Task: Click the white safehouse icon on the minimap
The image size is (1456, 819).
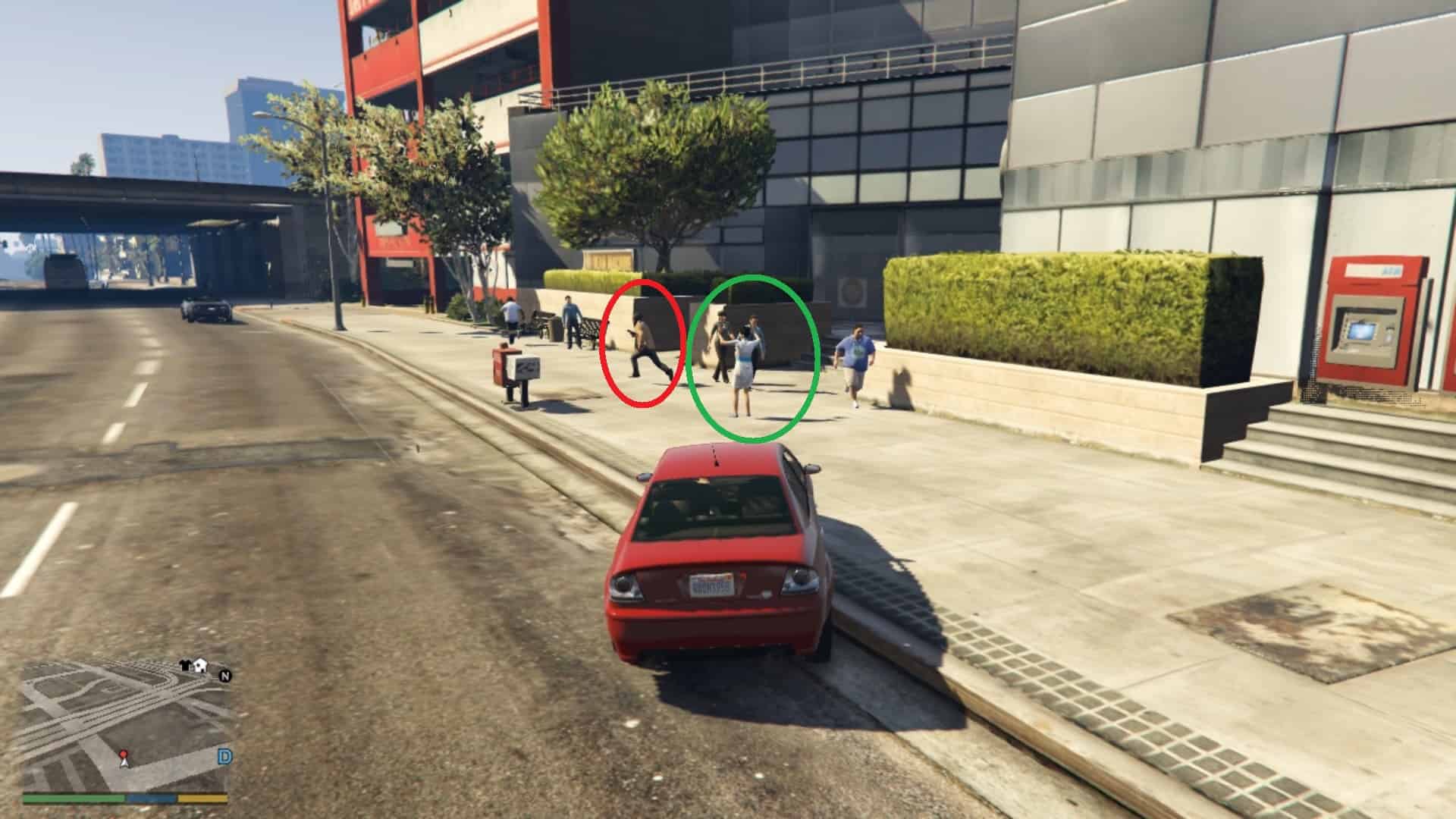Action: click(x=199, y=667)
